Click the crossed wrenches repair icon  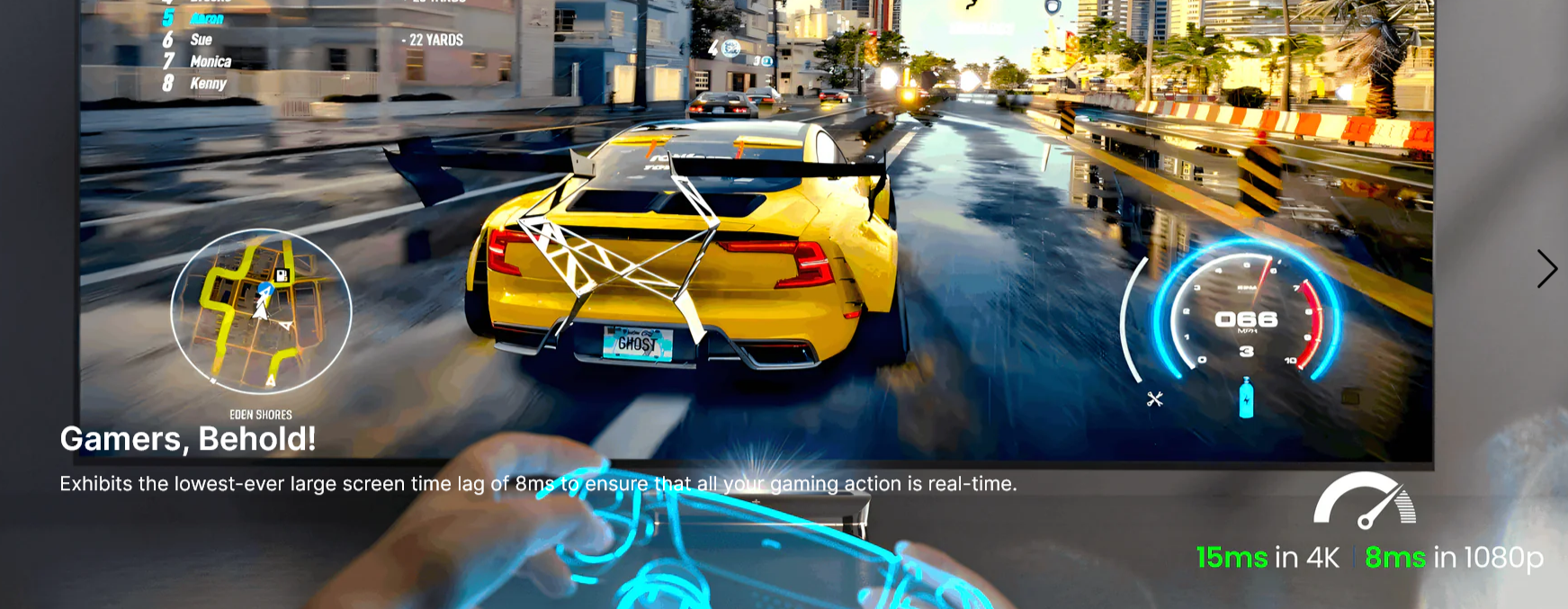1155,399
